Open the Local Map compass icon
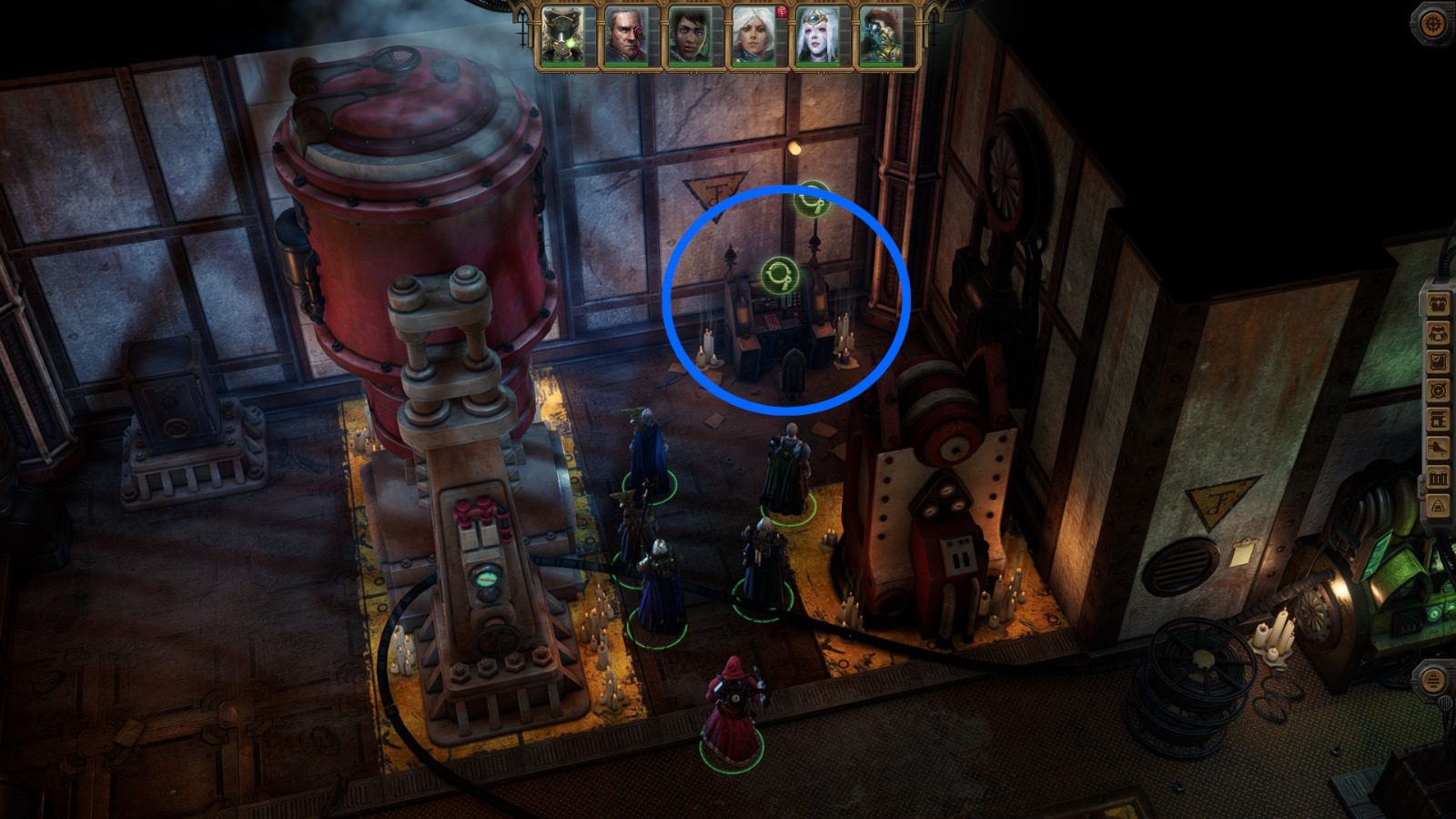 [1438, 389]
